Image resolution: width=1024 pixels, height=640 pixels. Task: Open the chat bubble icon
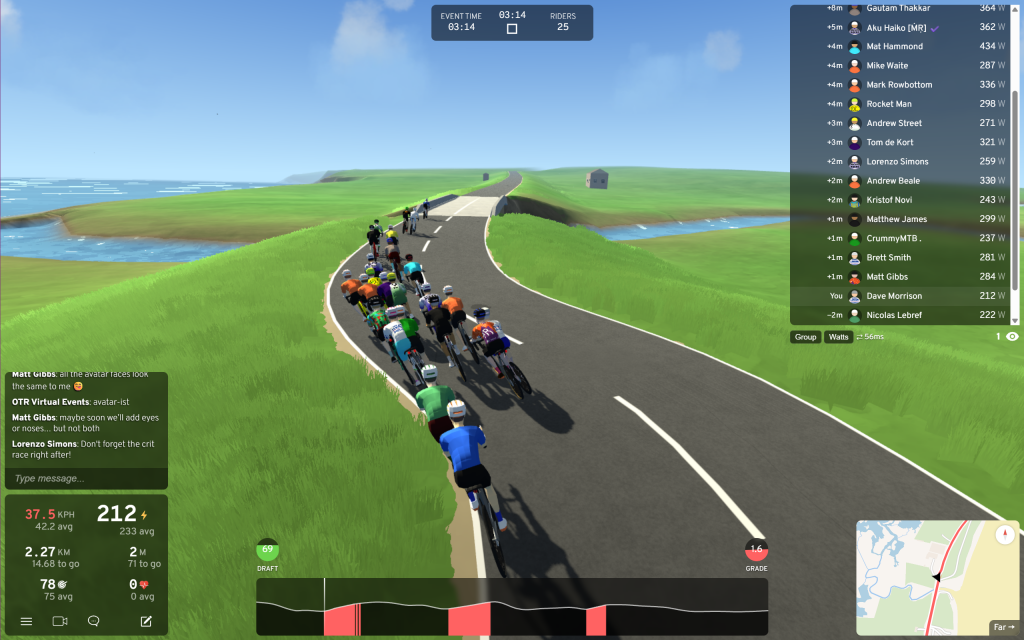pos(94,621)
